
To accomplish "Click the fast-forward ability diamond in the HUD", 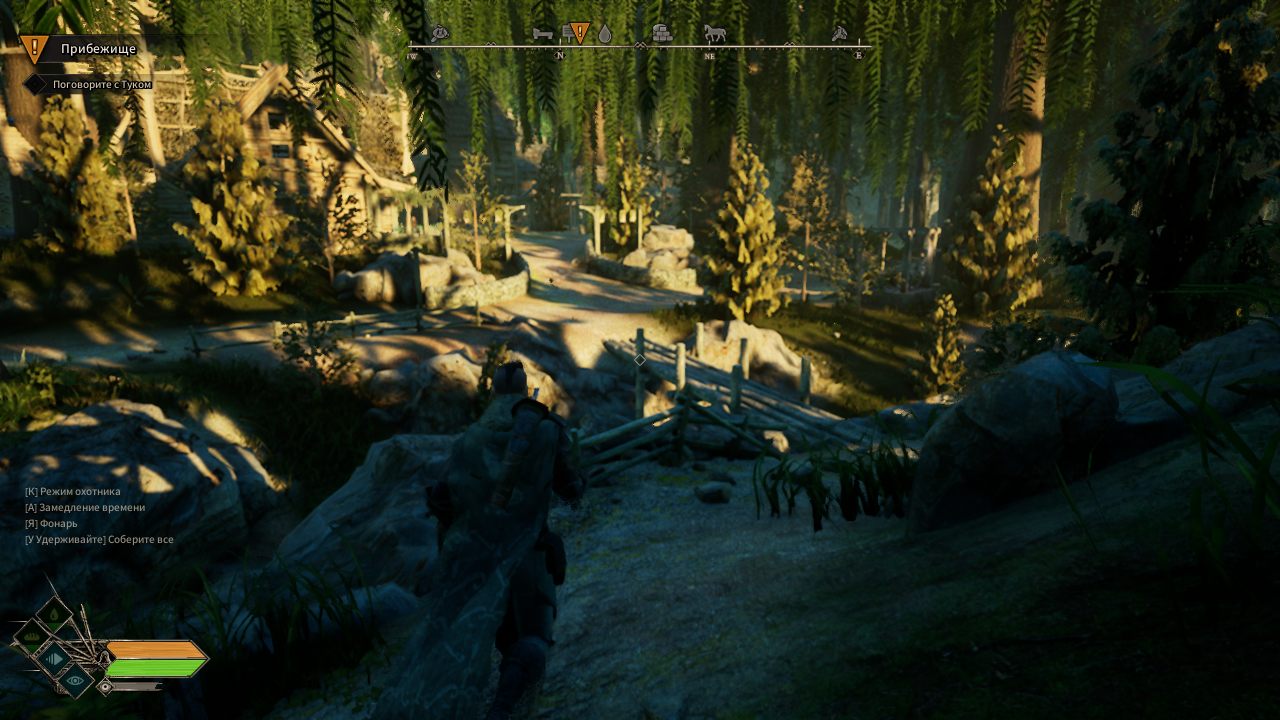I will coord(54,659).
